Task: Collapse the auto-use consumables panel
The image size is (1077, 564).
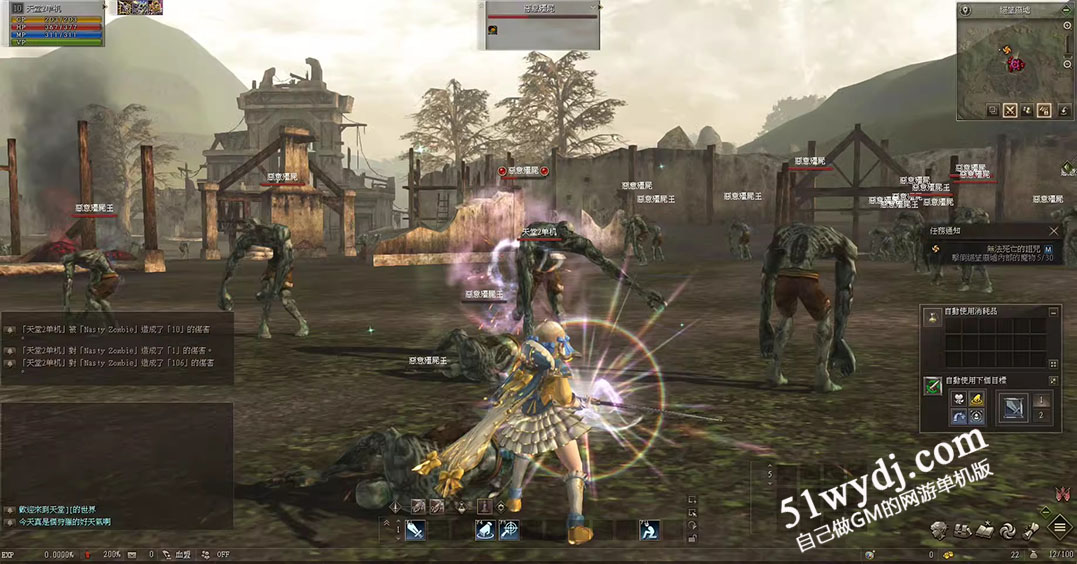Action: tap(1053, 312)
